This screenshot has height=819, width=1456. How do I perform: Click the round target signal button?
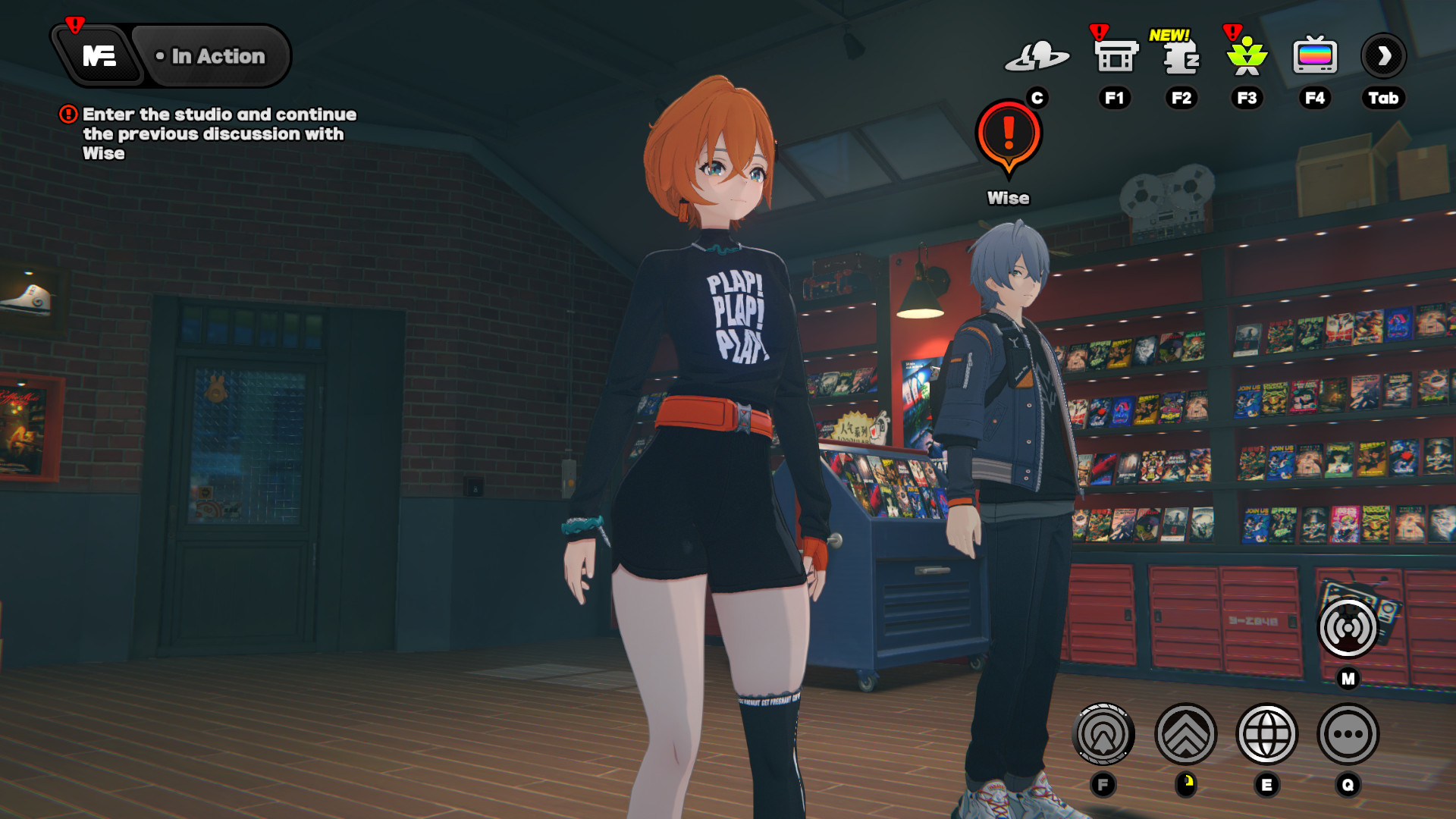point(1103,734)
